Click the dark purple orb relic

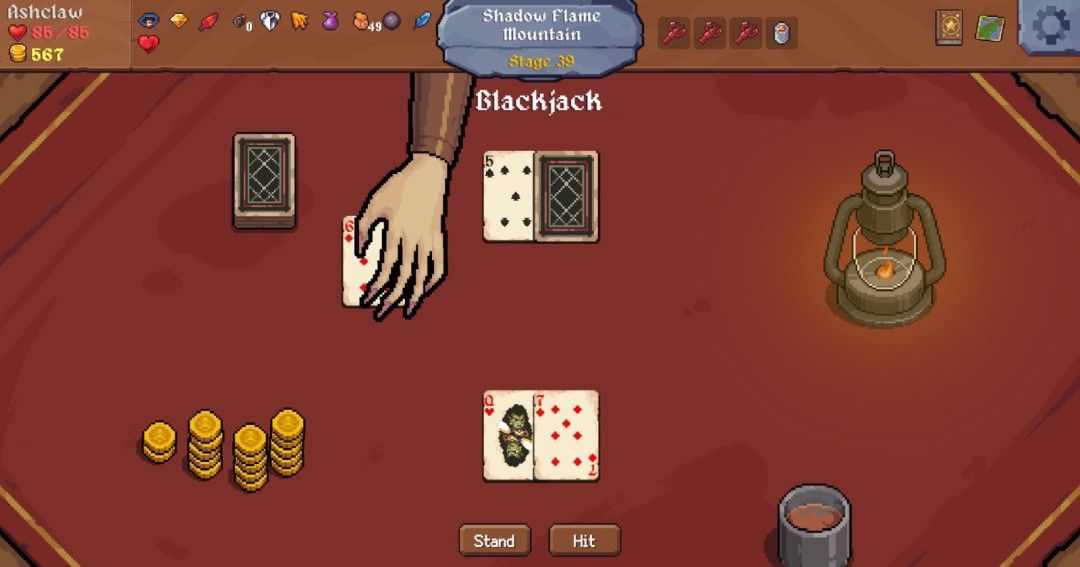[392, 21]
